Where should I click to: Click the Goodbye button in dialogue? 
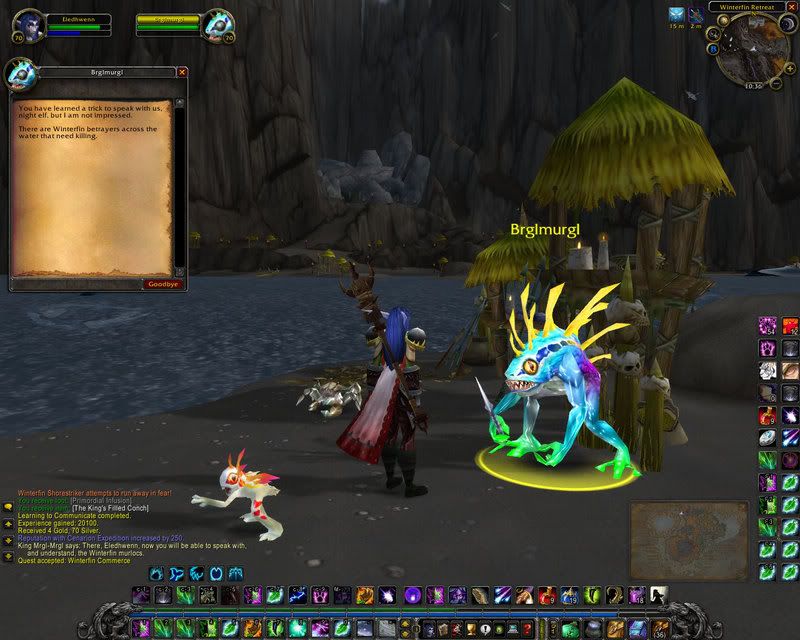tap(162, 284)
